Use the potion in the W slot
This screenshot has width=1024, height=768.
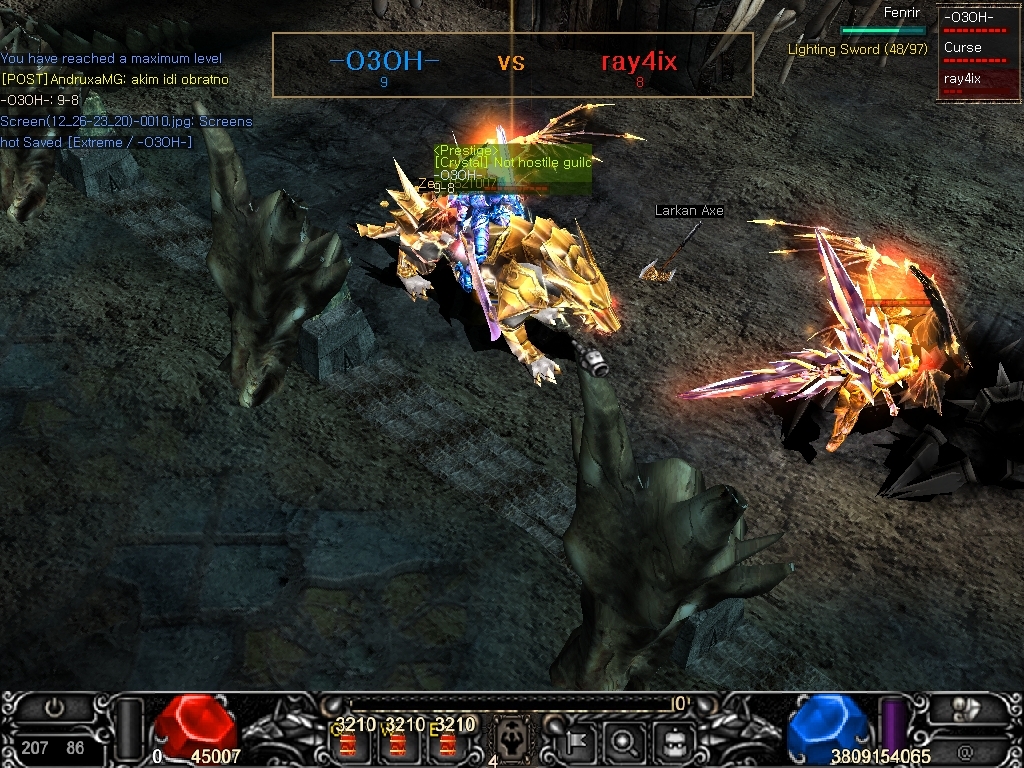[397, 744]
